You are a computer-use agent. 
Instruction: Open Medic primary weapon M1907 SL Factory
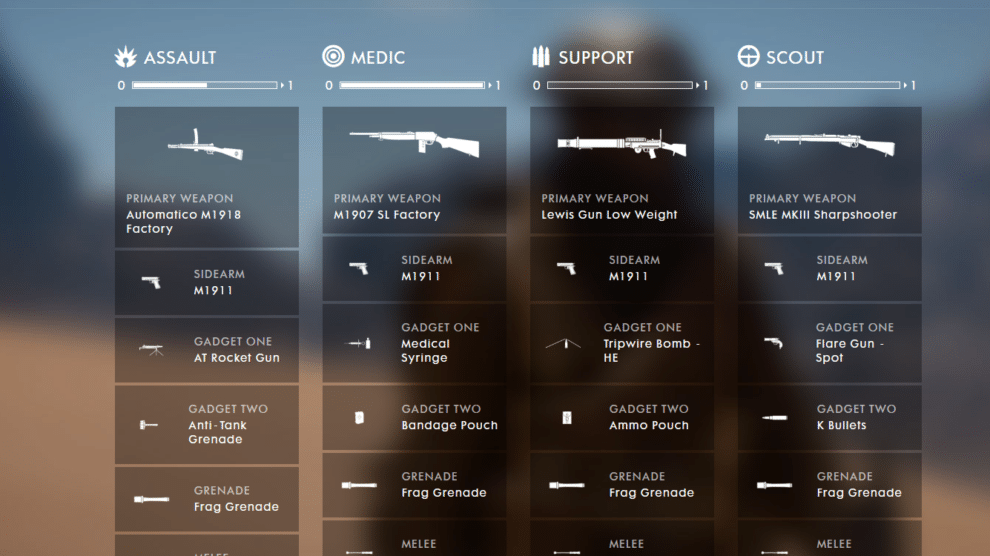pyautogui.click(x=414, y=170)
